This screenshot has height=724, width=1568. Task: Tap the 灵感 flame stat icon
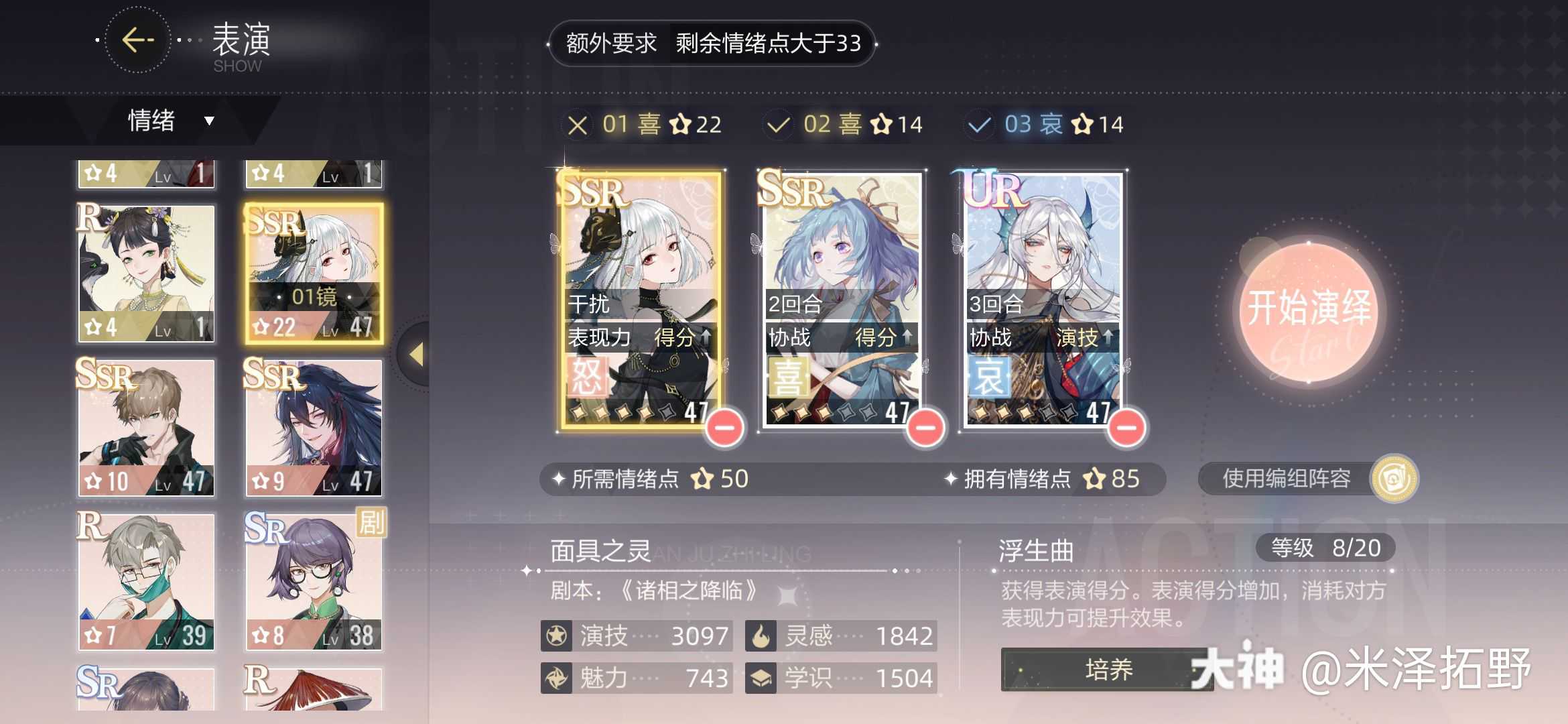point(761,636)
